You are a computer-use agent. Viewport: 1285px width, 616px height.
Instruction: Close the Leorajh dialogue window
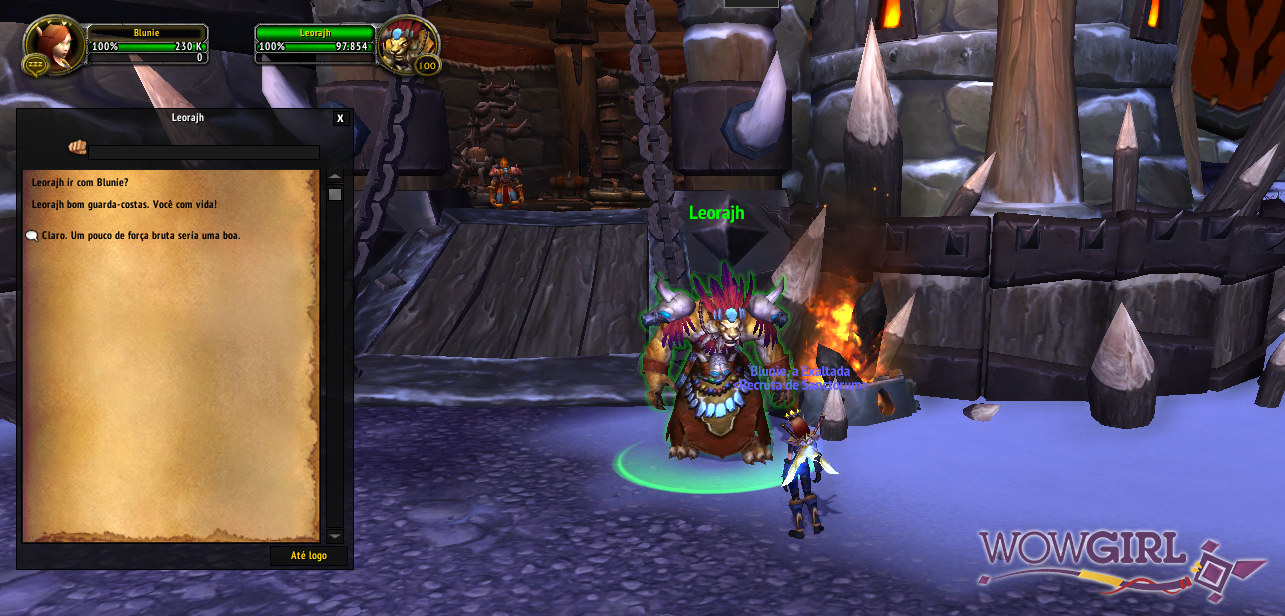click(340, 118)
